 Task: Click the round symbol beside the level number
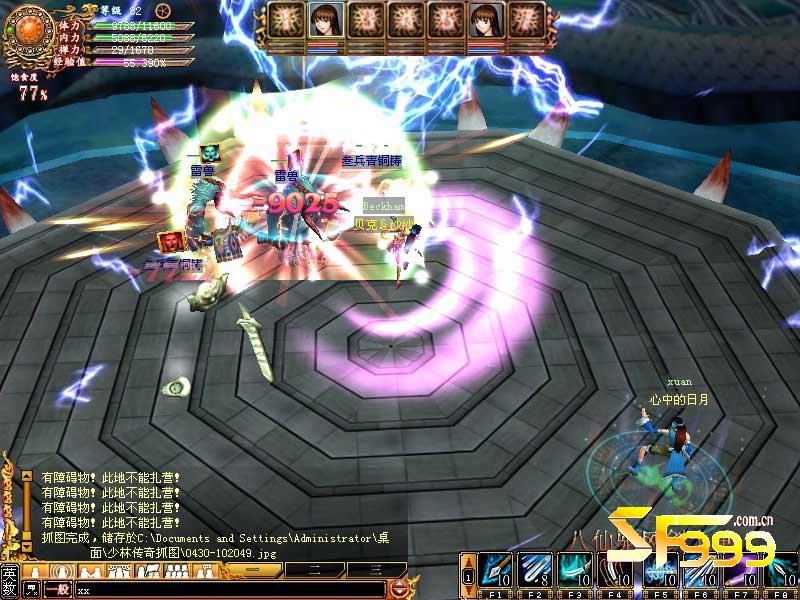tap(165, 9)
